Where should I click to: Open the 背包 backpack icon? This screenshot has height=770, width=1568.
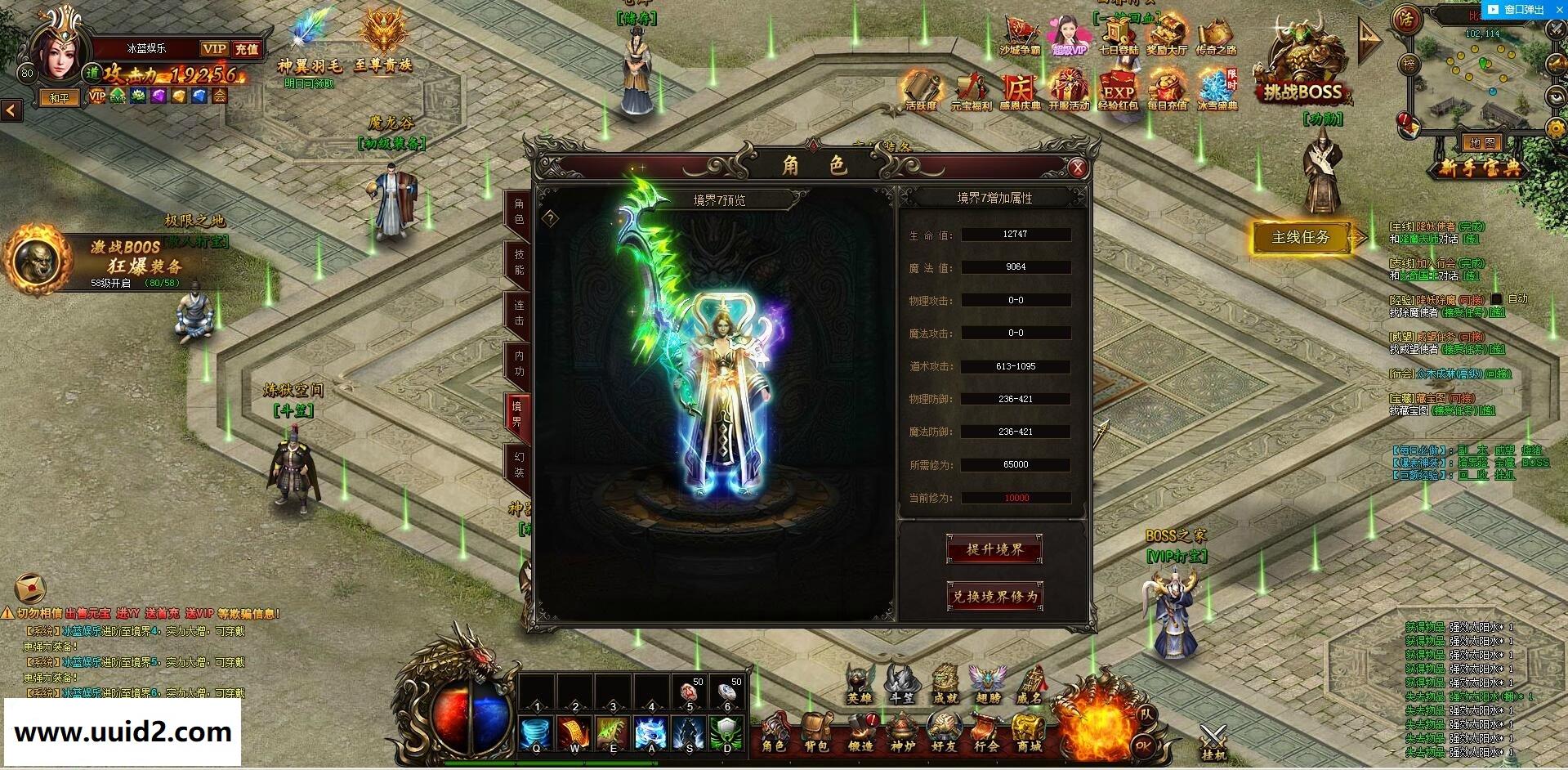(816, 731)
